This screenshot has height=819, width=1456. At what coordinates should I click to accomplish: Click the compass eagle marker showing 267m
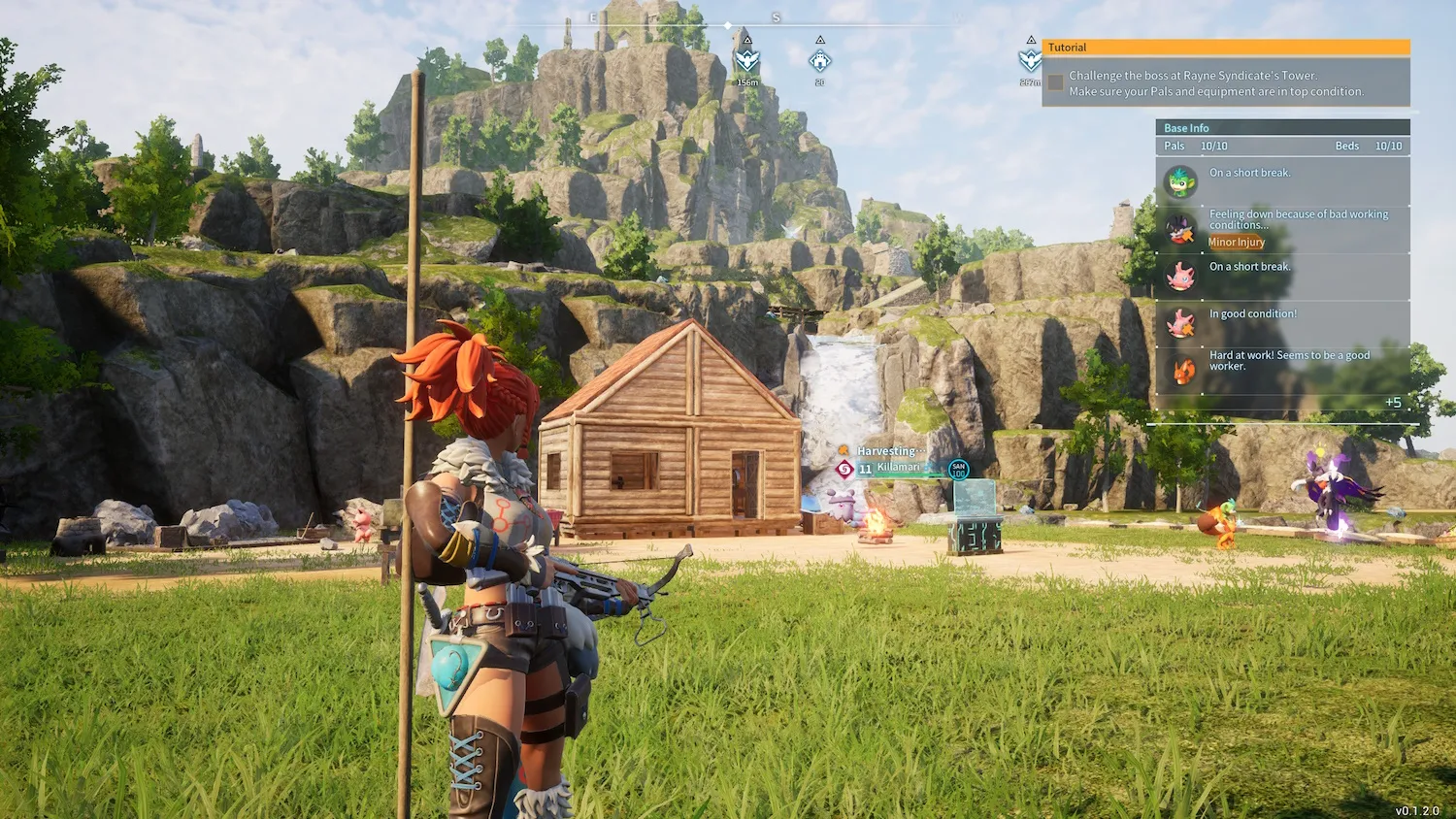pyautogui.click(x=1030, y=61)
